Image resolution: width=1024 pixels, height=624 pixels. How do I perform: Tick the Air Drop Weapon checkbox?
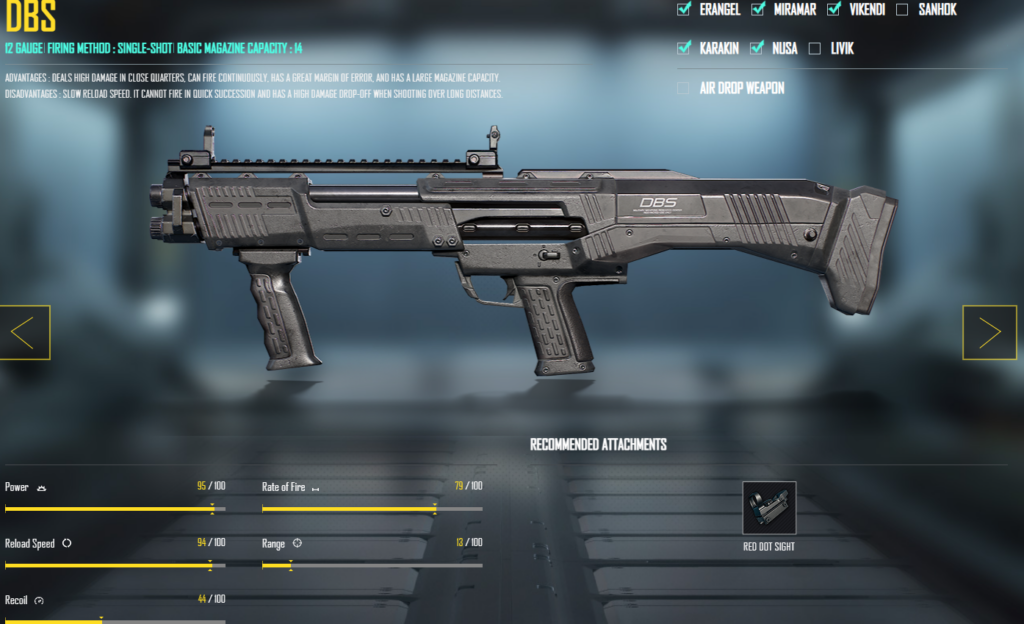point(684,88)
